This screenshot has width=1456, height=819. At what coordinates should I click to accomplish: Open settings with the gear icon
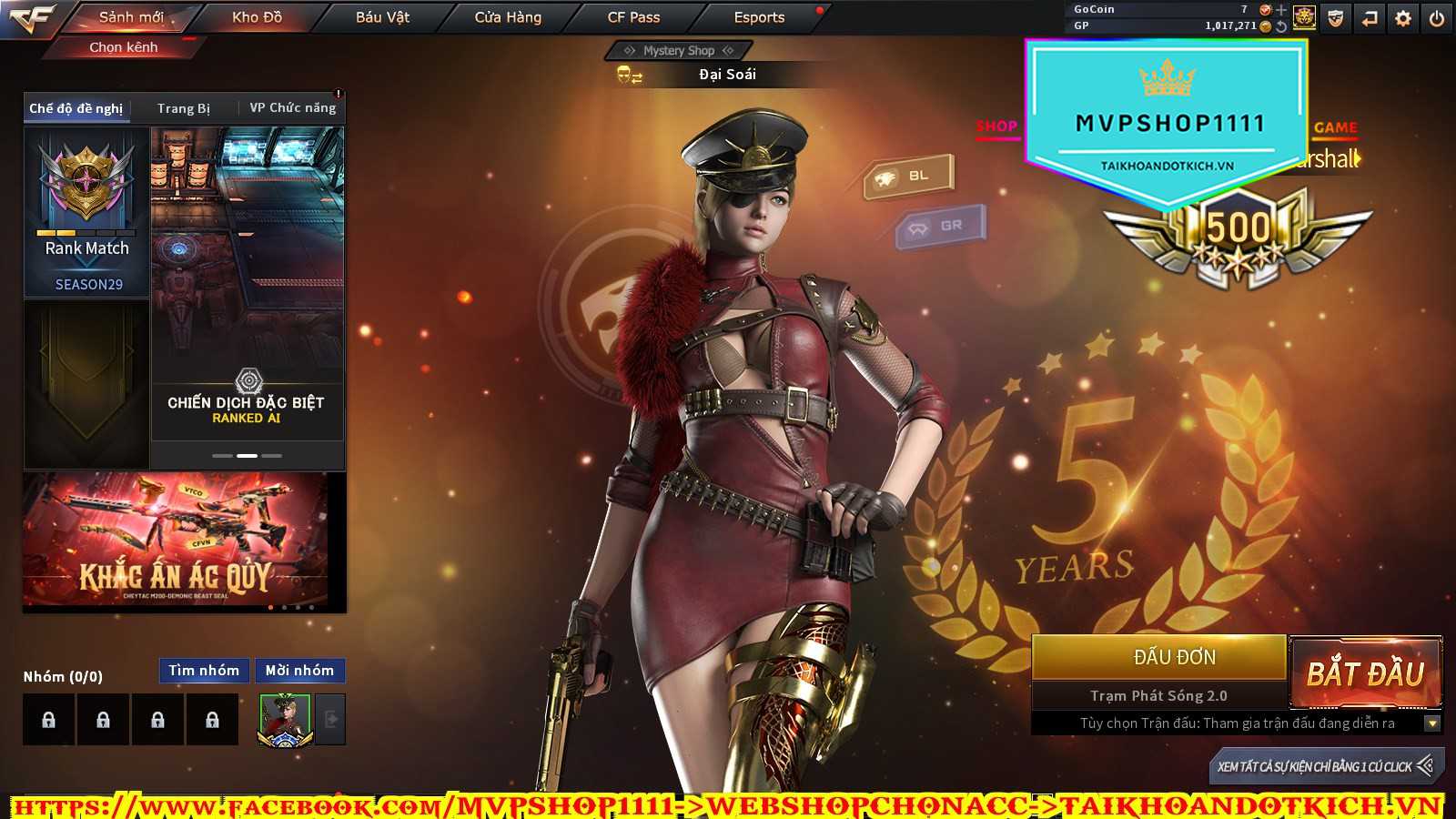pos(1403,18)
